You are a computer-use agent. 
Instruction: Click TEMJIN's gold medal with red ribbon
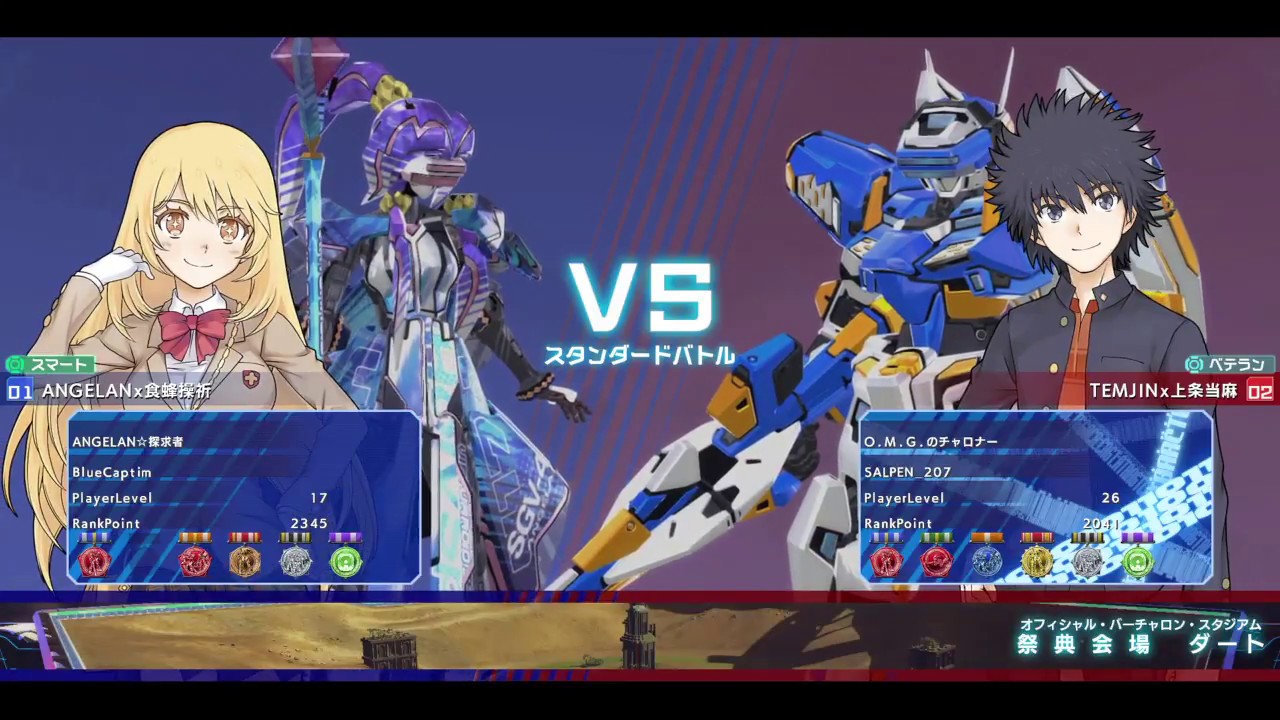pos(1037,562)
